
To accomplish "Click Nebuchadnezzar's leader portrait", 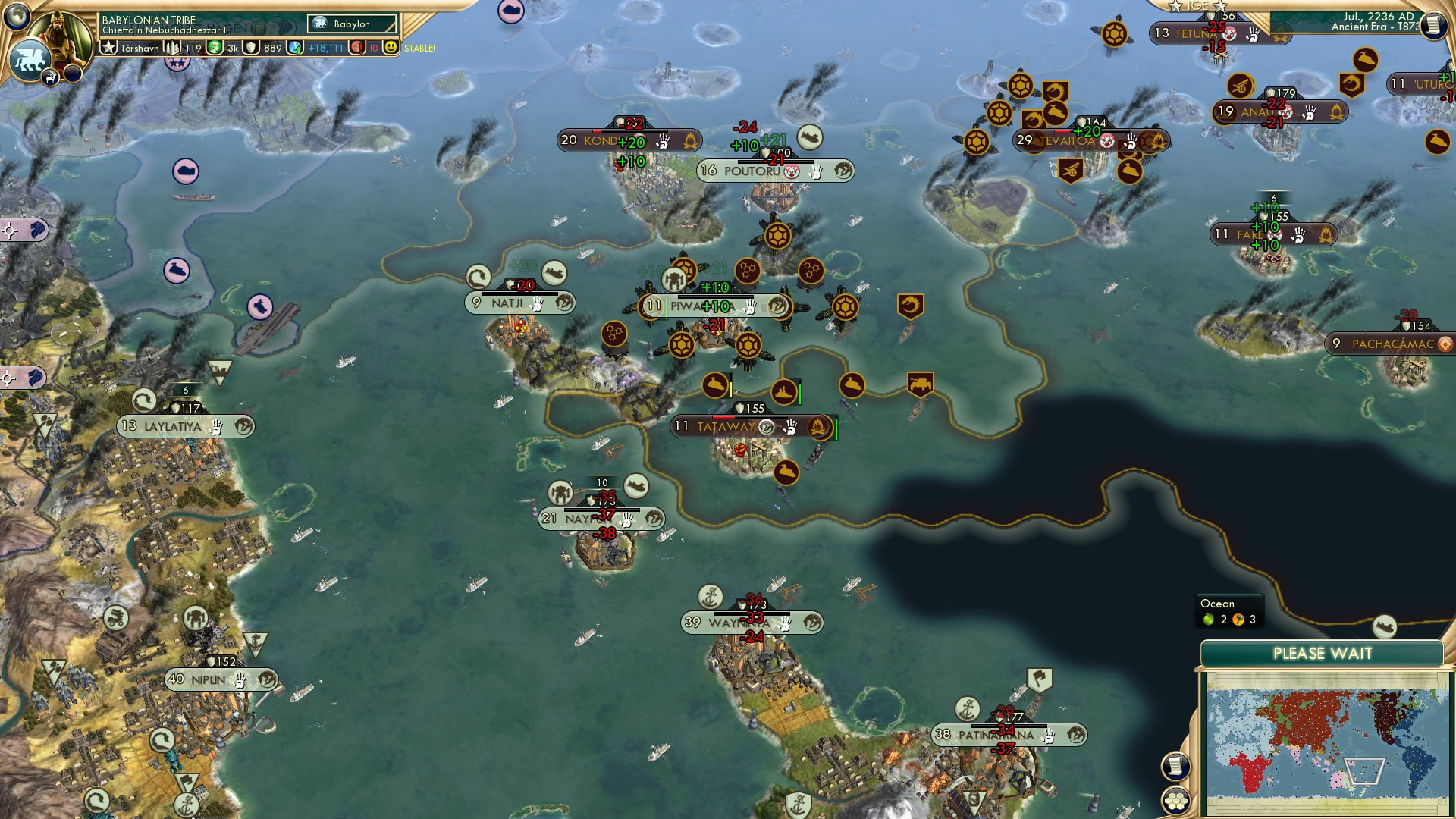I will click(60, 29).
